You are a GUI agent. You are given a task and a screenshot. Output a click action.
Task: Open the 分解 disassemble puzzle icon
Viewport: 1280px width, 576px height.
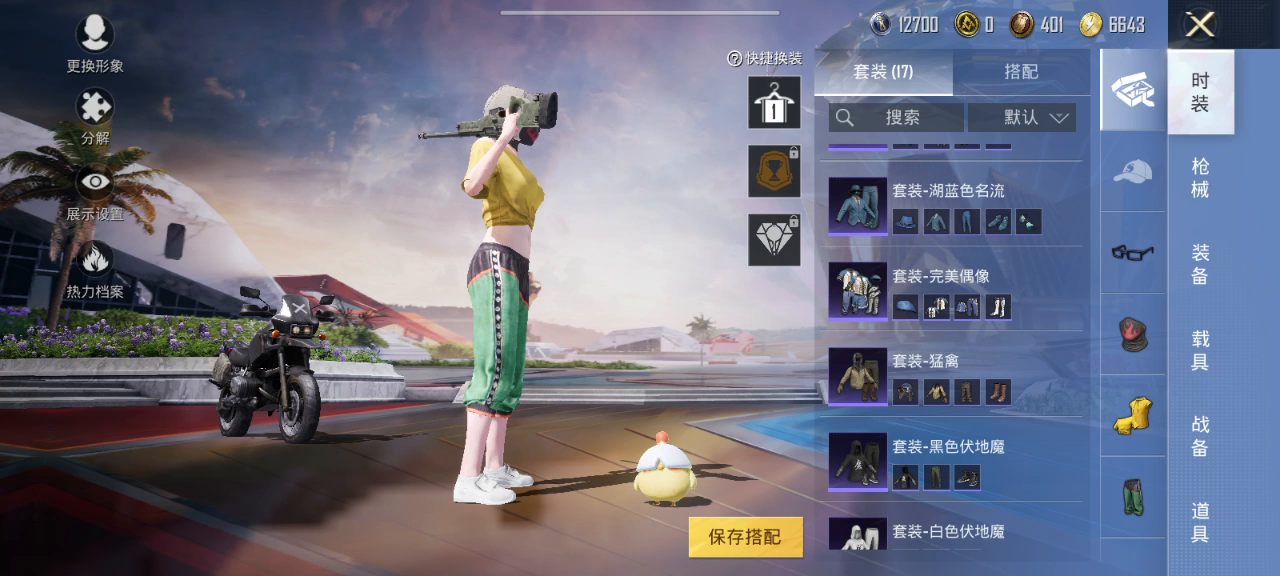click(95, 108)
